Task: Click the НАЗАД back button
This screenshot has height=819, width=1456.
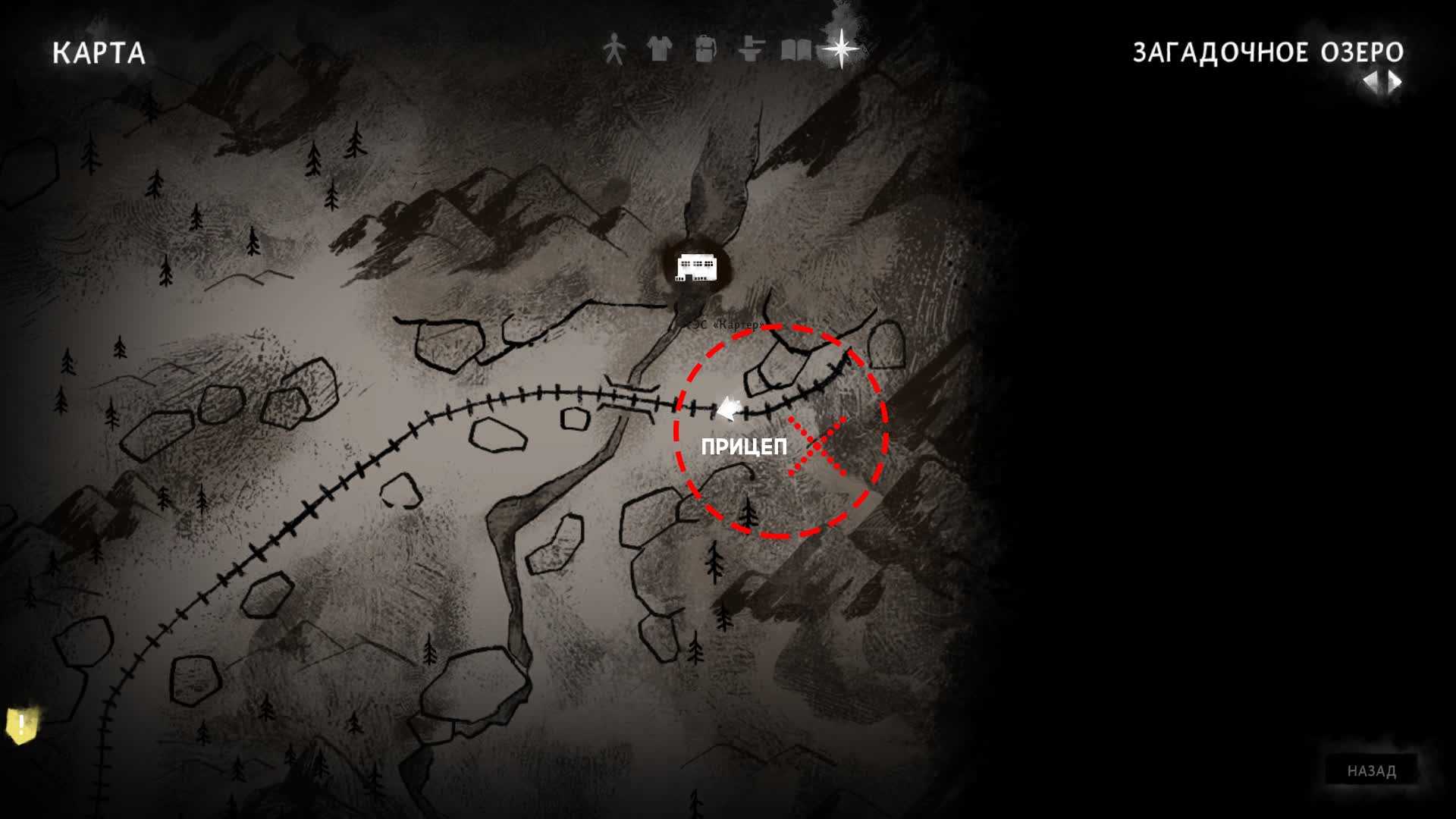Action: pos(1371,770)
